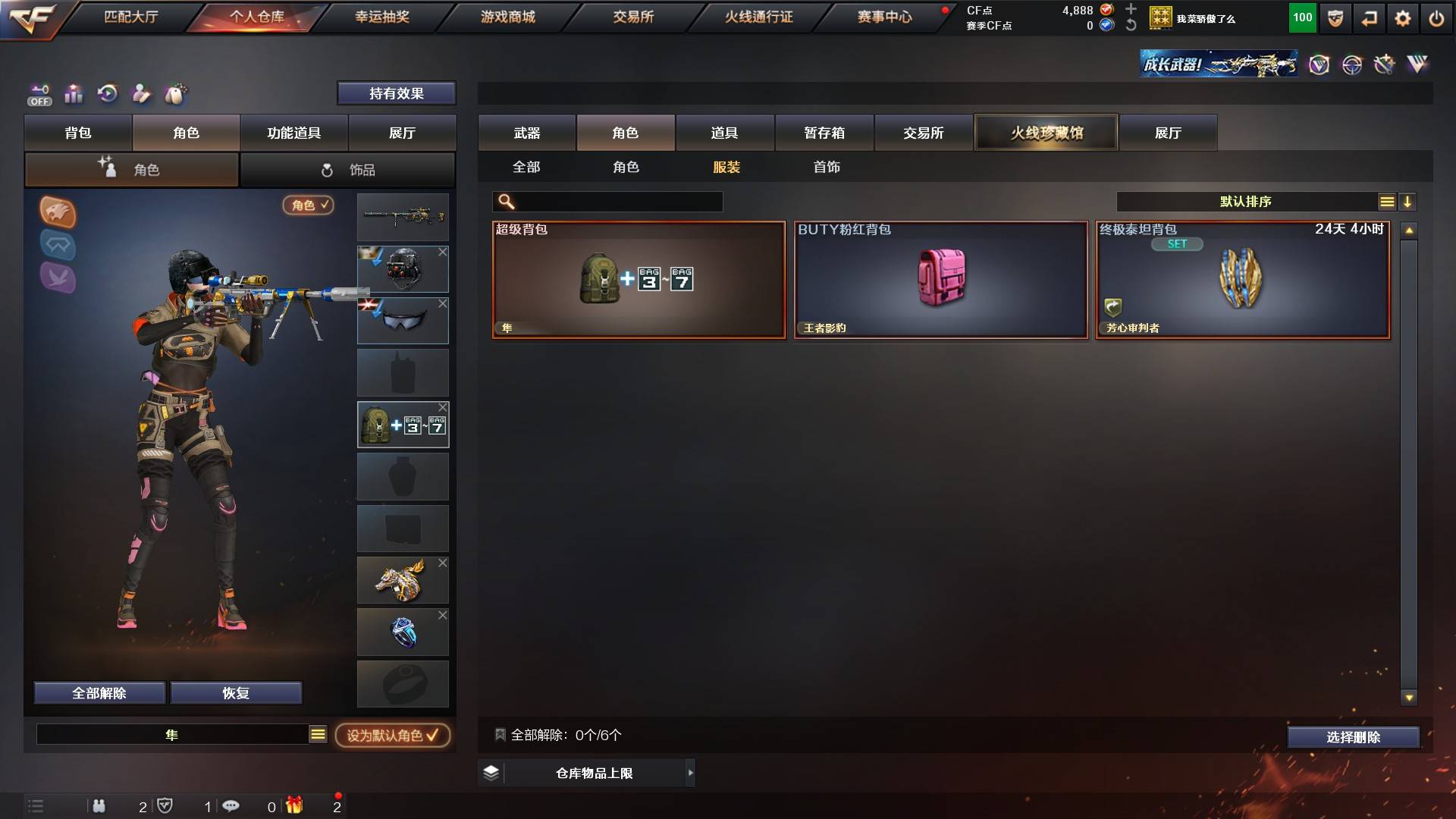Open the stats/rankings icon above character preview
1456x819 pixels.
pyautogui.click(x=74, y=94)
